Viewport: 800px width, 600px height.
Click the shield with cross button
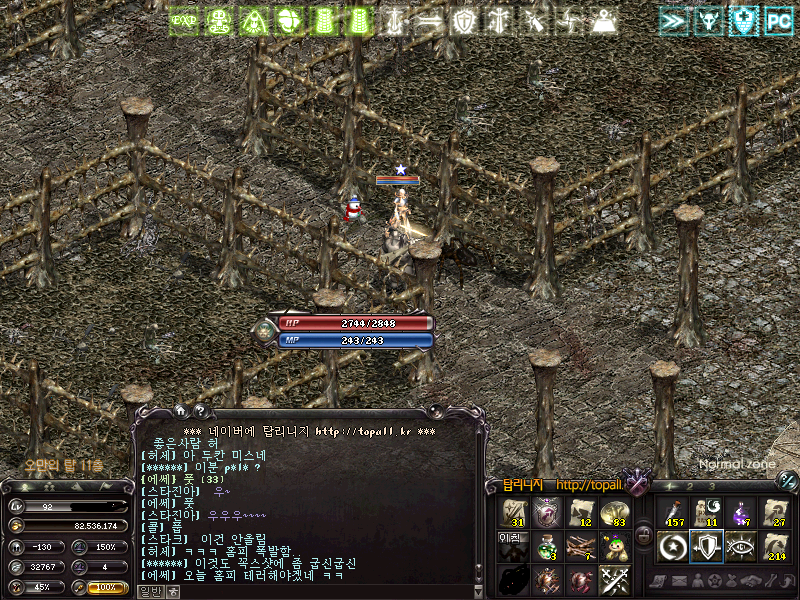(x=744, y=21)
